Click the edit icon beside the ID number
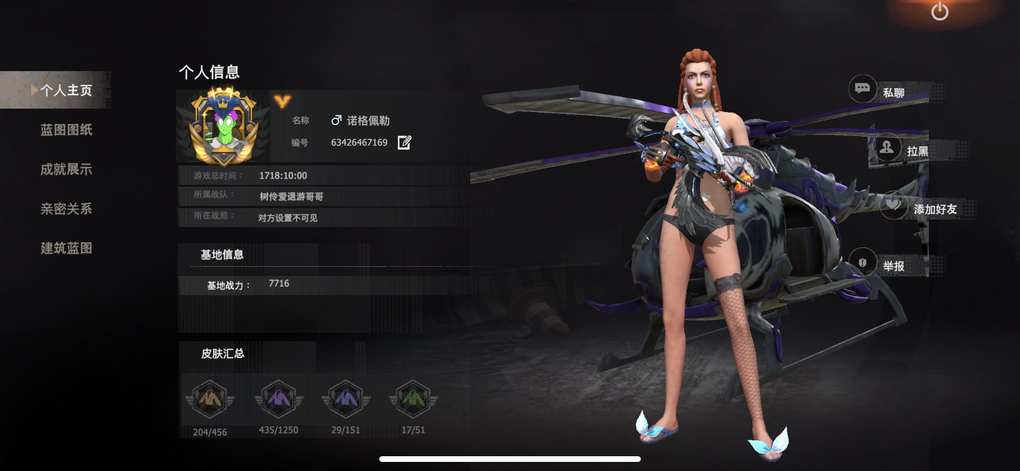Viewport: 1020px width, 471px height. coord(404,142)
